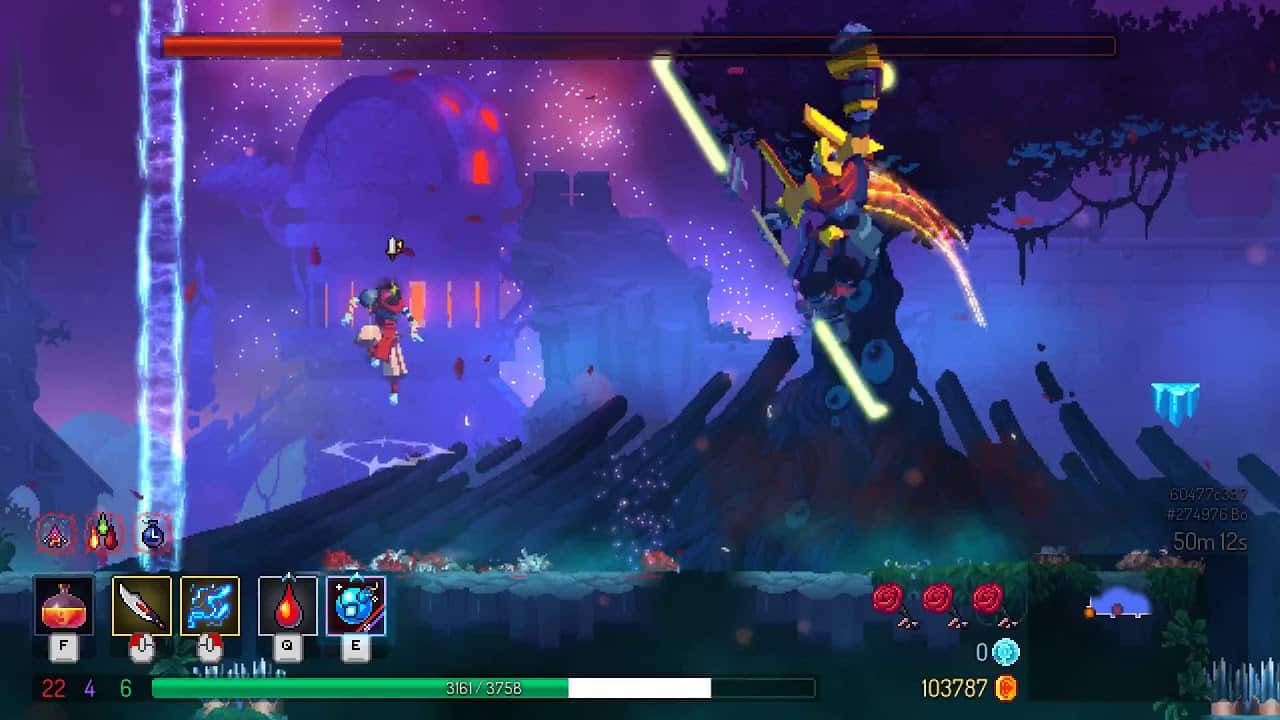Click the Q keybind label under the blood skill

(288, 648)
